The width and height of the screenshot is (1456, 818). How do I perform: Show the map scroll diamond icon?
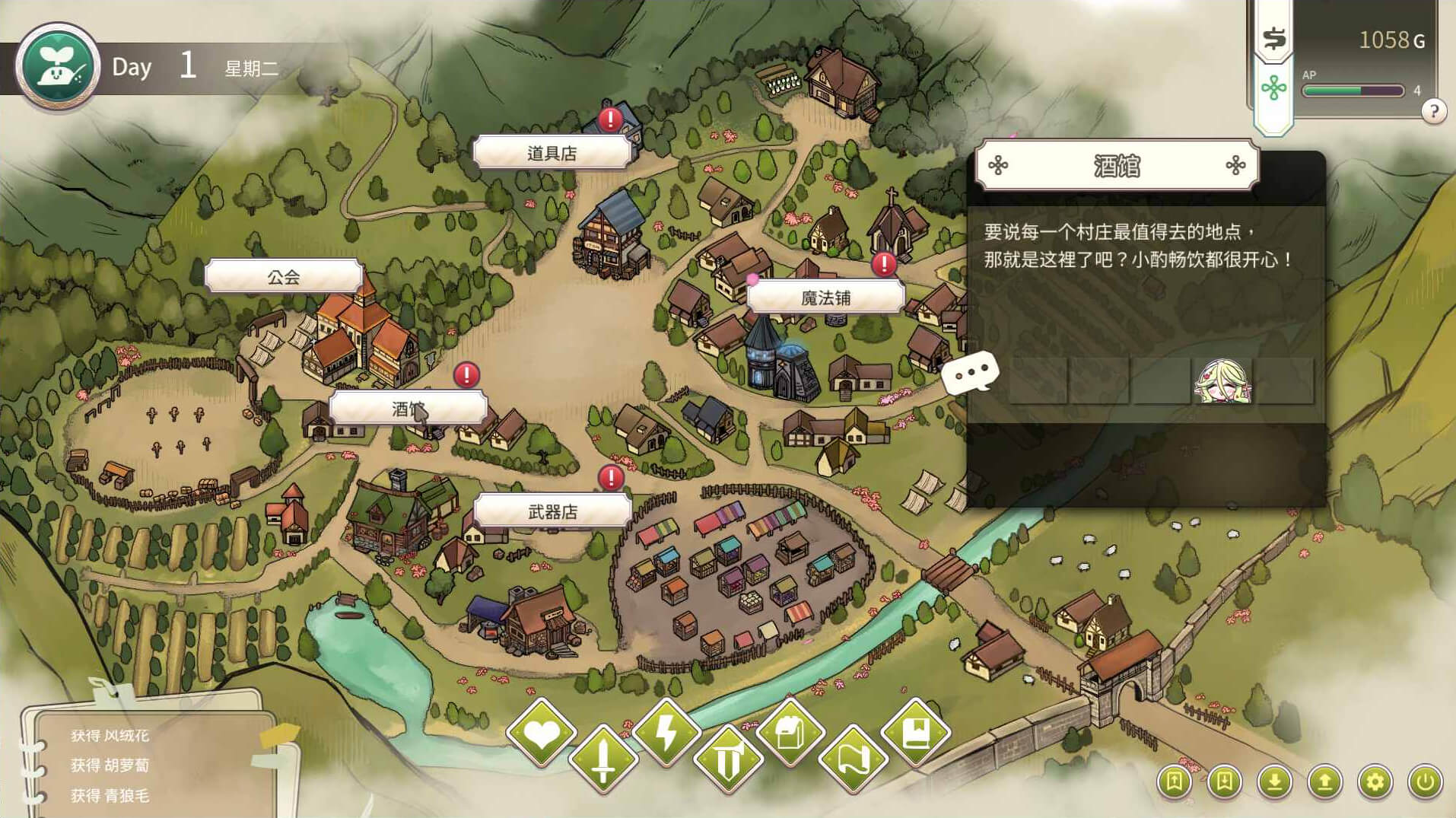click(x=853, y=759)
